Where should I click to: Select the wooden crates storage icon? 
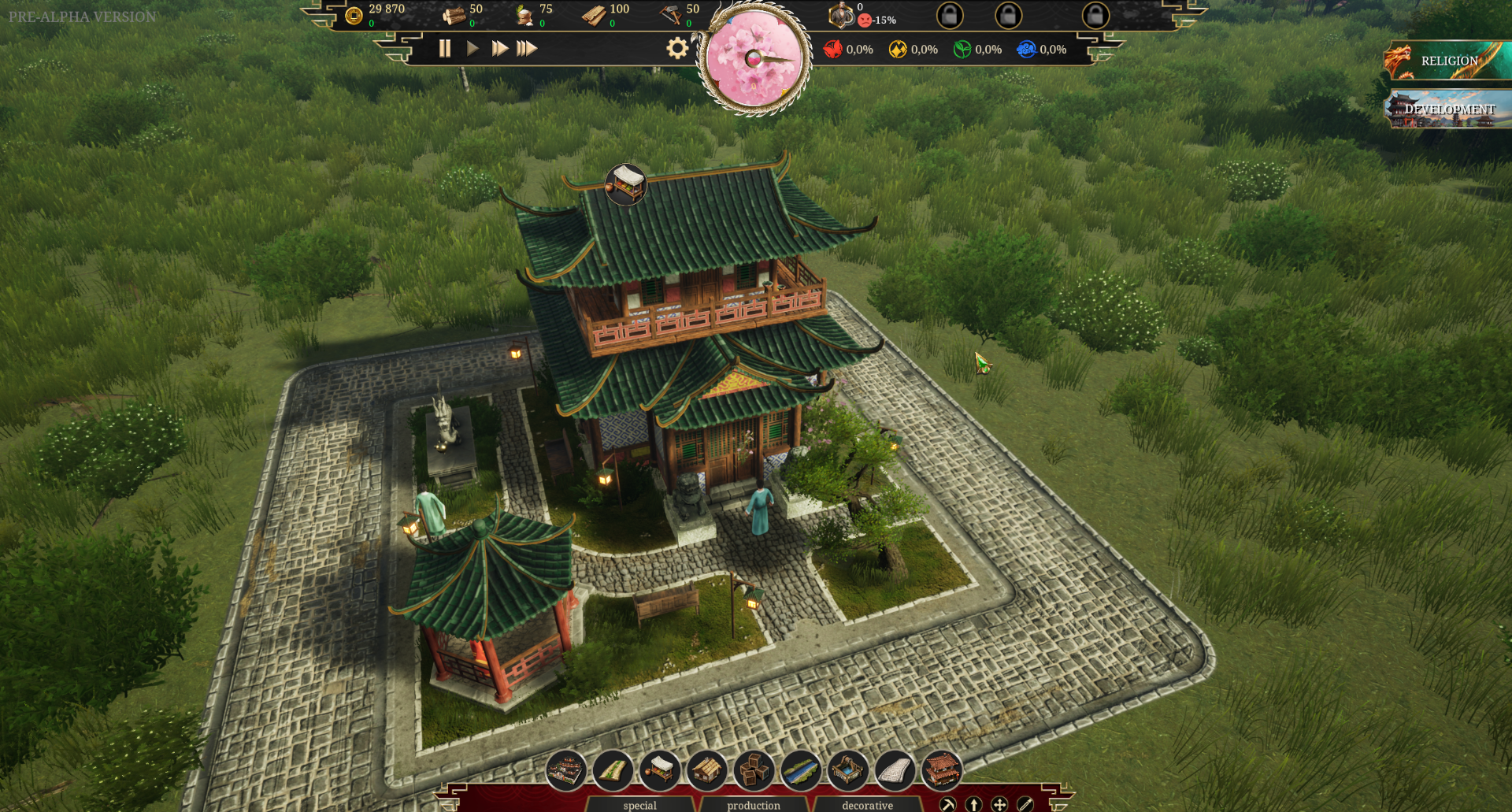tap(754, 769)
